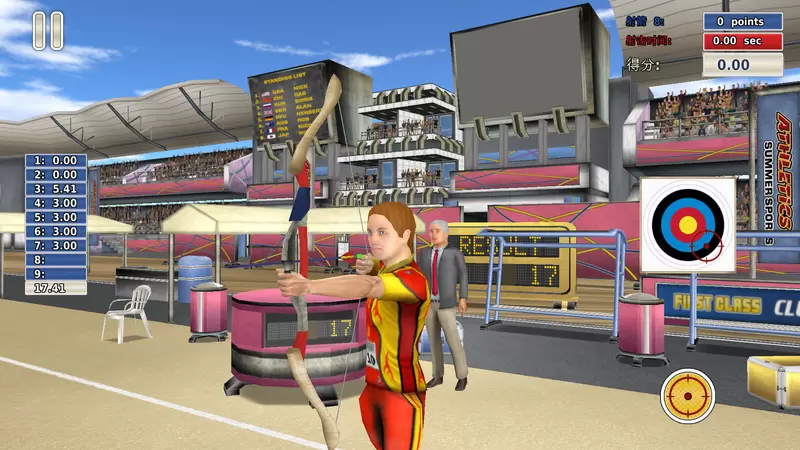Pause the game
The height and width of the screenshot is (450, 800).
coord(48,31)
